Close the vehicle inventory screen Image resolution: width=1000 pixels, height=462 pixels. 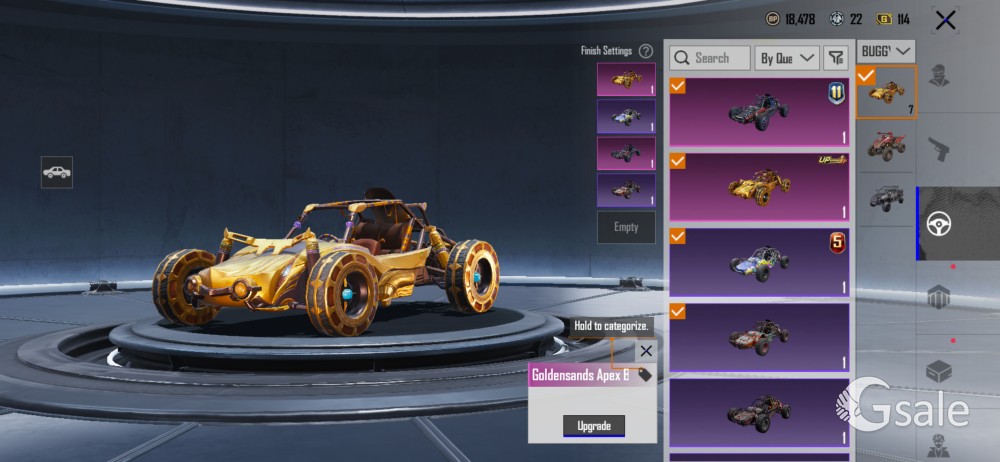click(945, 20)
